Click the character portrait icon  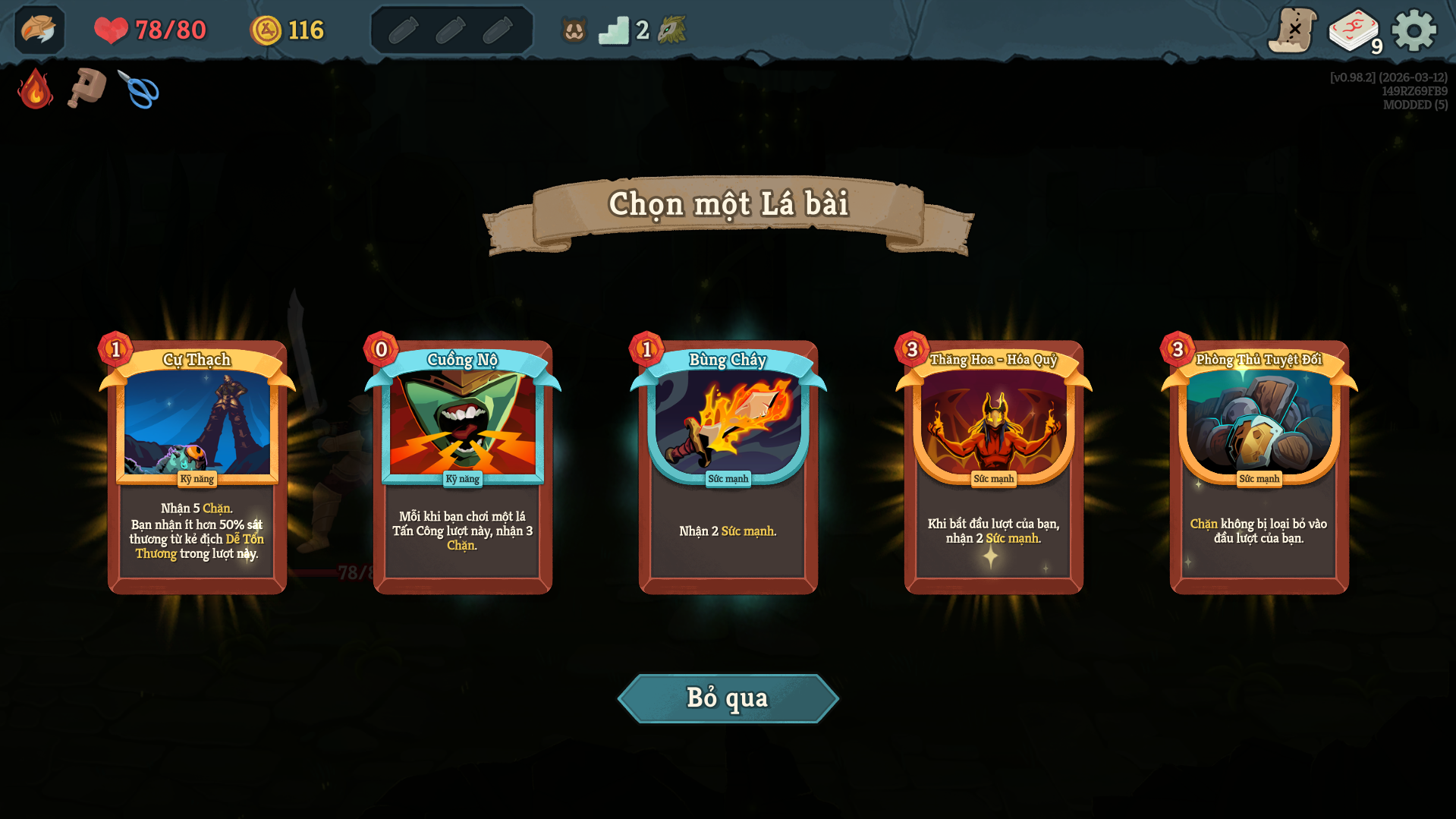coord(39,30)
